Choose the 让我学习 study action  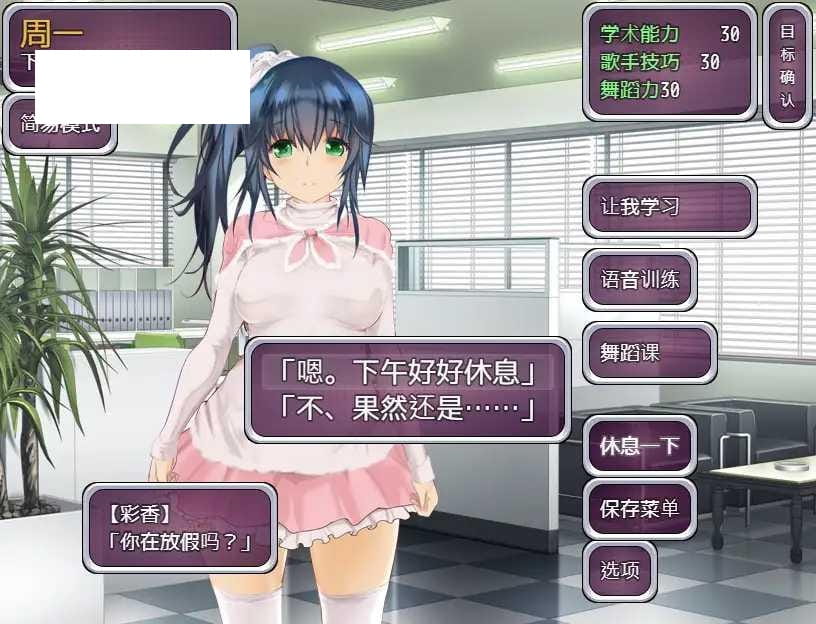click(669, 207)
